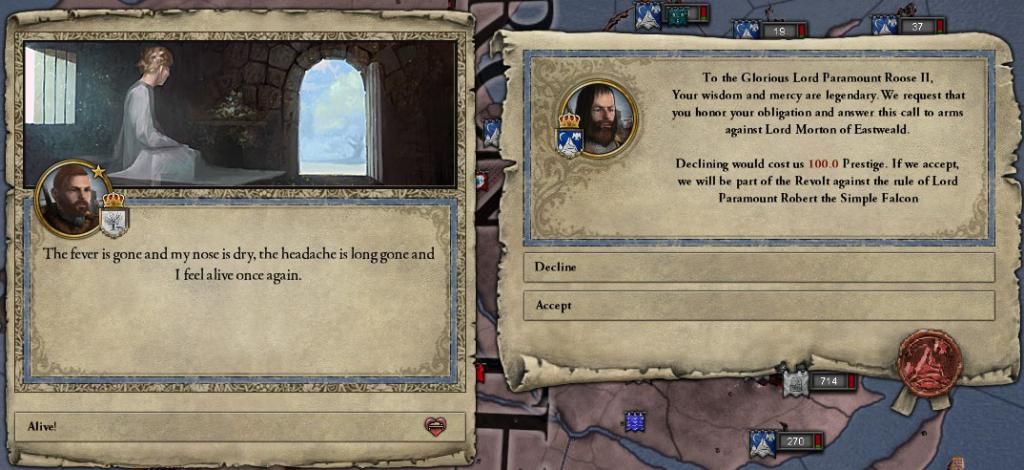
Task: Decline the call to arms
Action: (x=758, y=267)
